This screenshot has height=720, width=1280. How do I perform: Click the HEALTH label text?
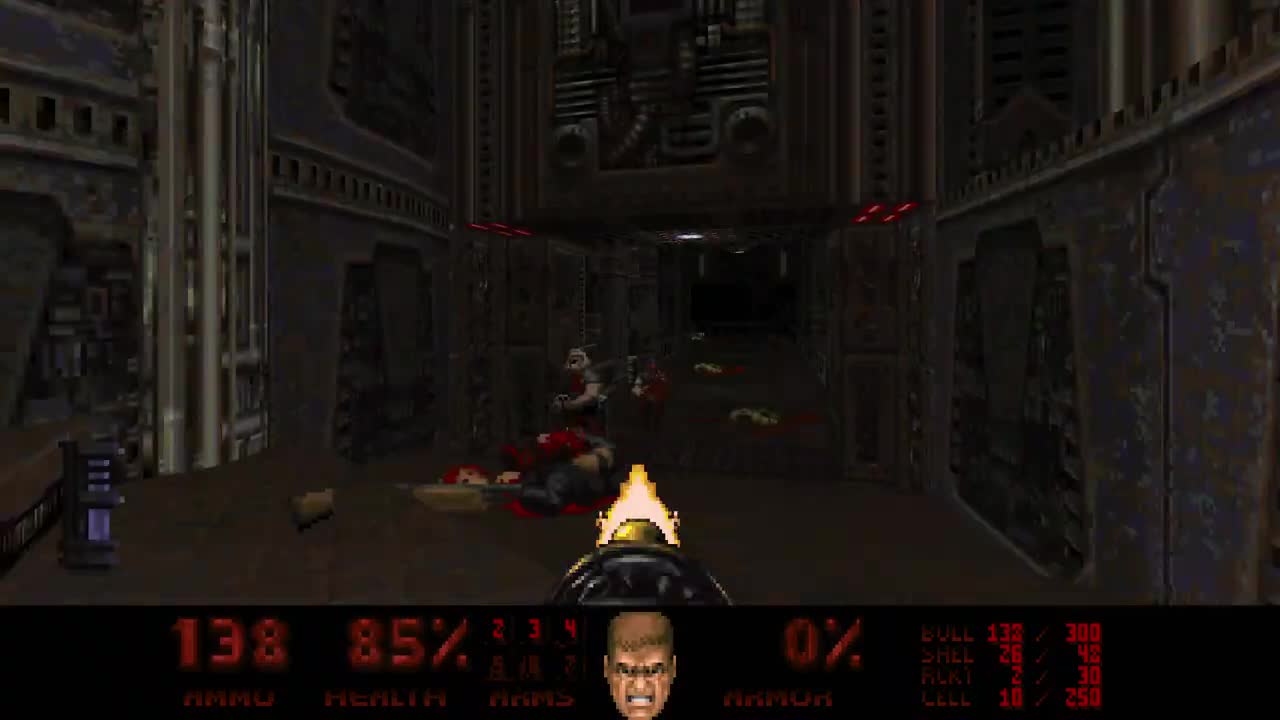tap(385, 698)
